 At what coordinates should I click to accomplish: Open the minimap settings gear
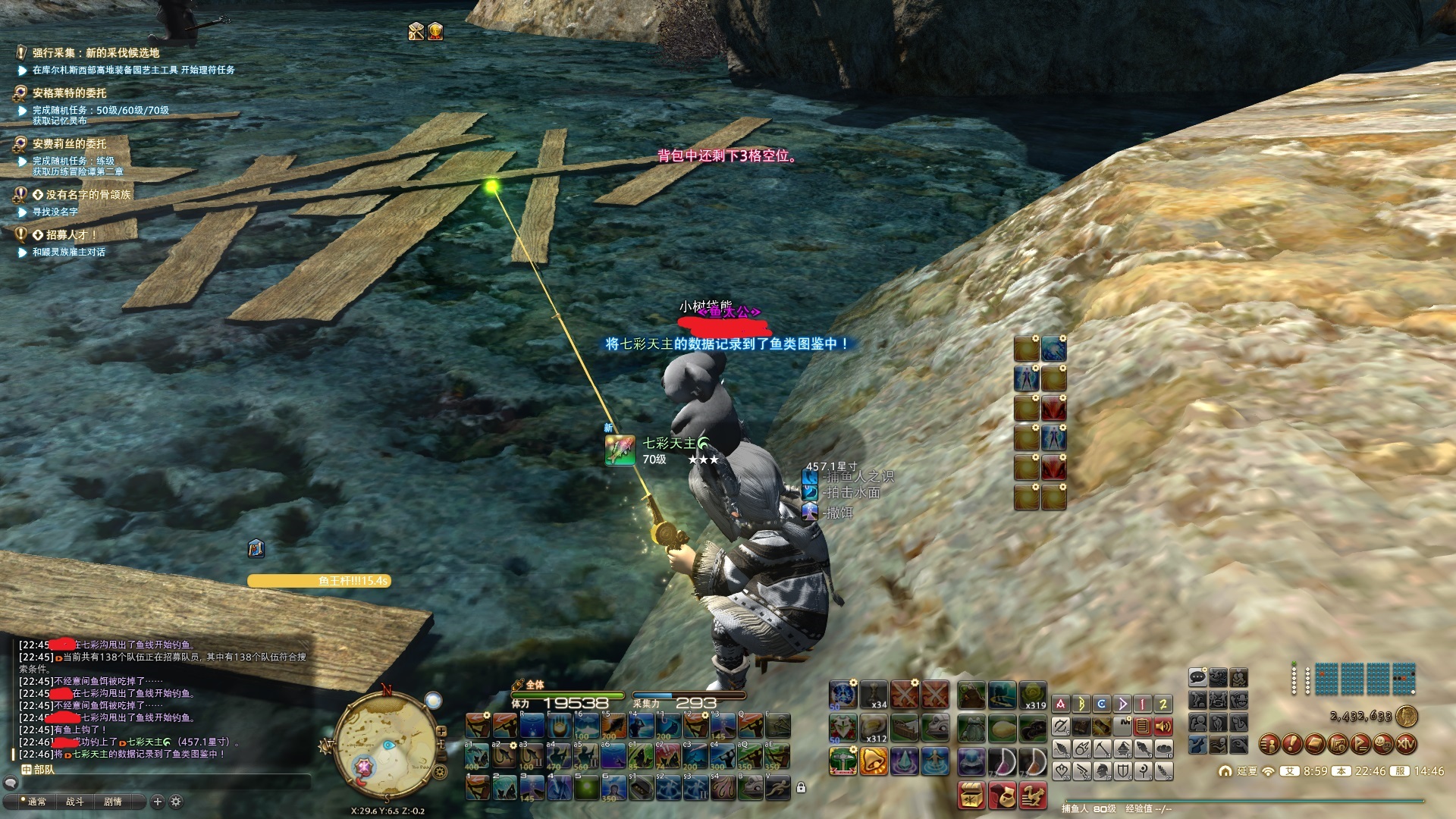click(x=441, y=773)
